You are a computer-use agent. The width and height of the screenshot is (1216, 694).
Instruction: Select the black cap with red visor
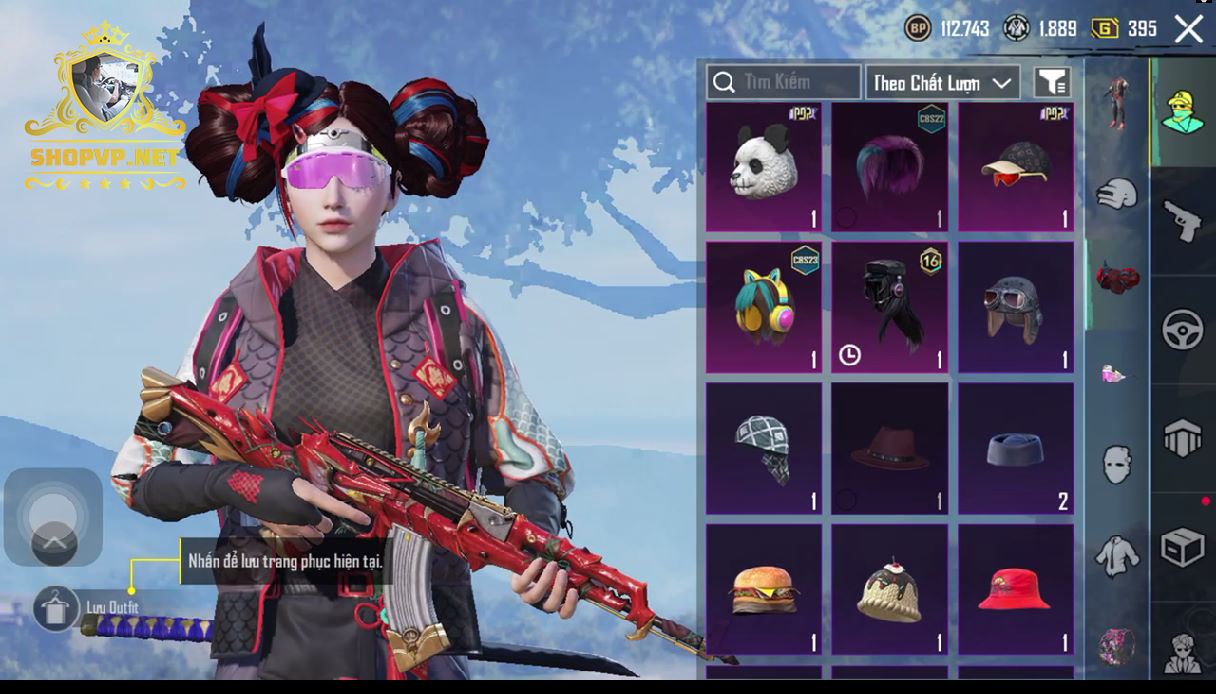tap(1015, 167)
